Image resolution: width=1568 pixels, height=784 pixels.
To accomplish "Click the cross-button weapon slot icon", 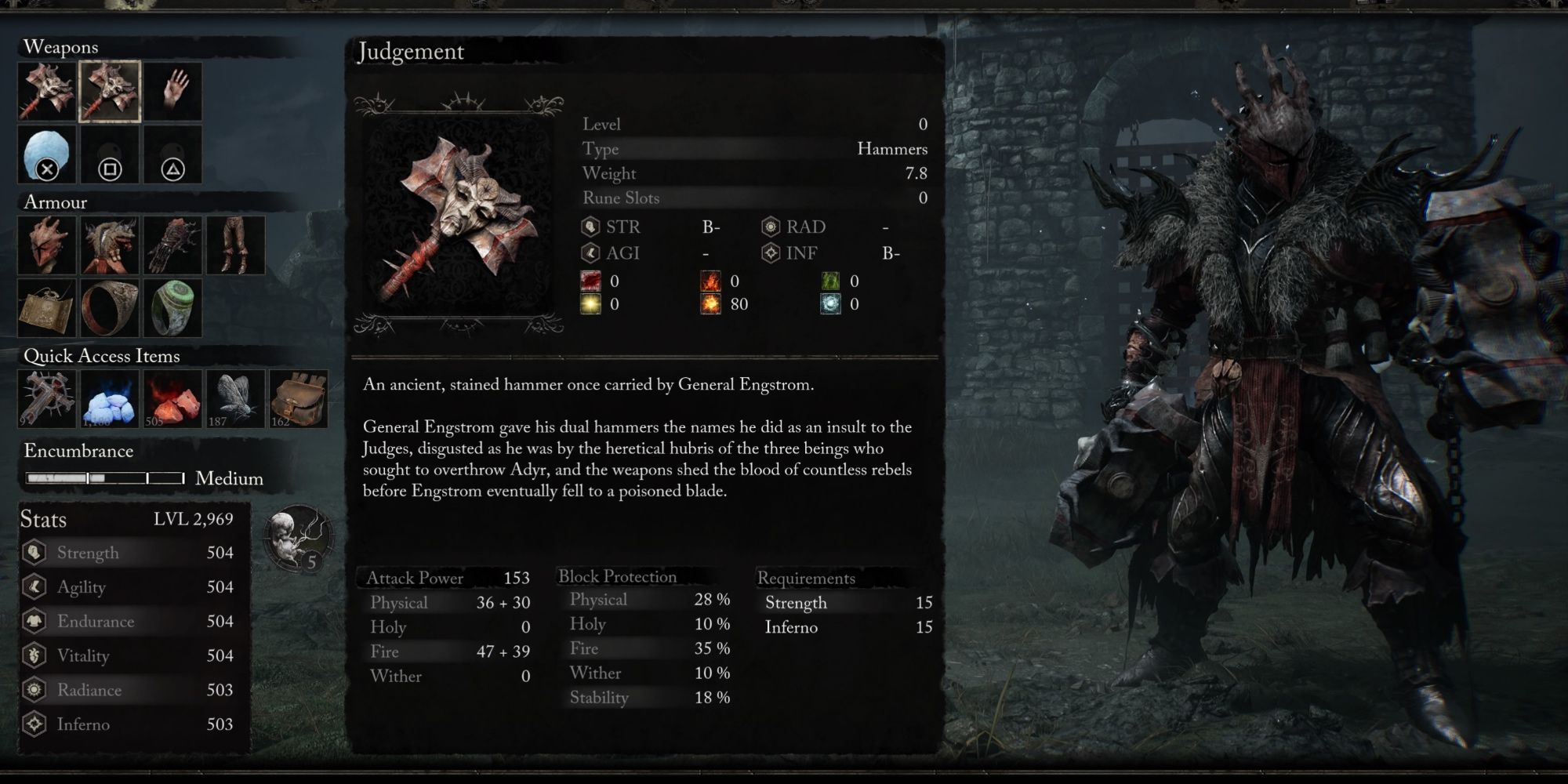I will [x=47, y=155].
